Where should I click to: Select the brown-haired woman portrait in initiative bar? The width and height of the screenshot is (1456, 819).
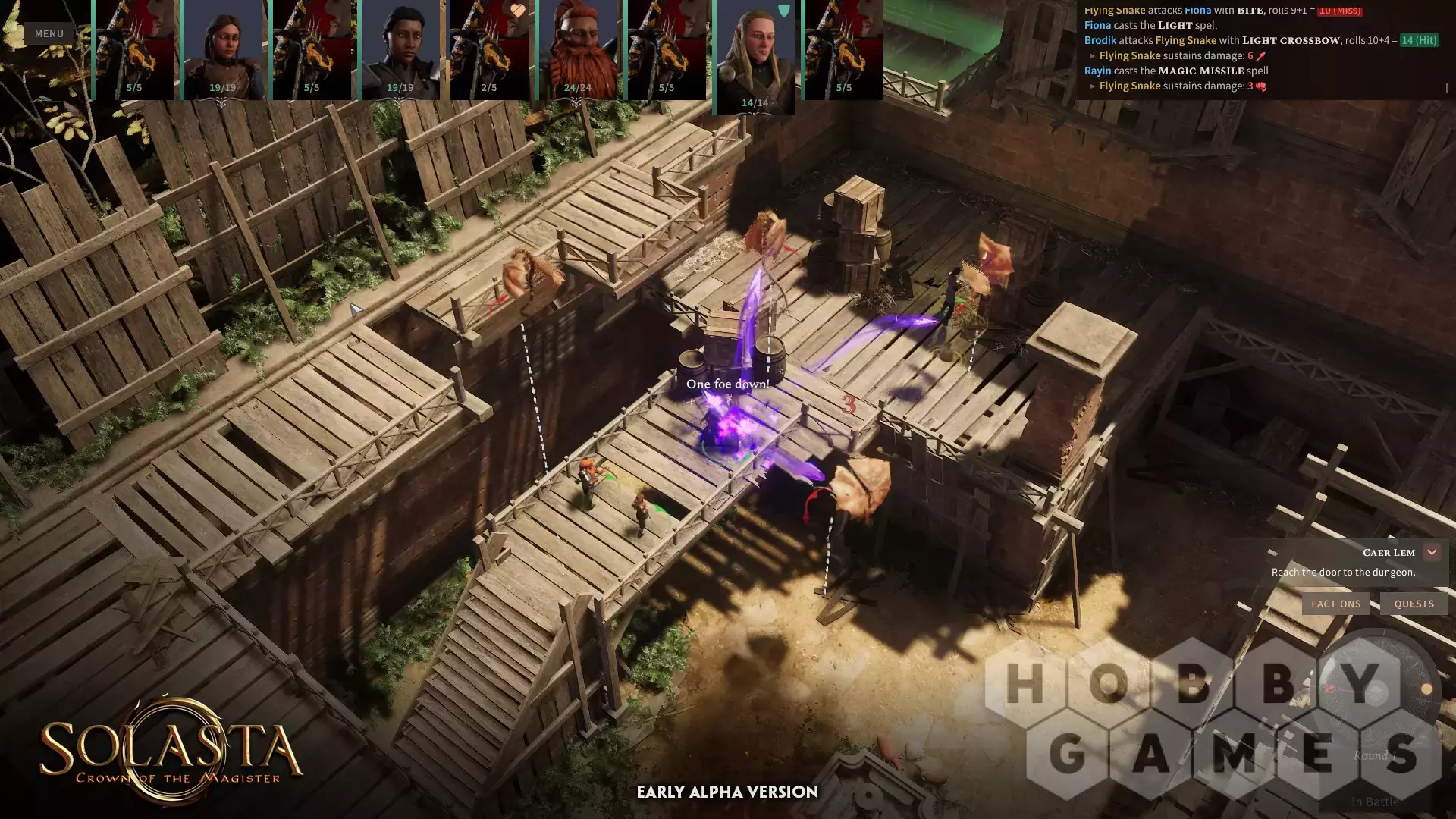coord(222,49)
